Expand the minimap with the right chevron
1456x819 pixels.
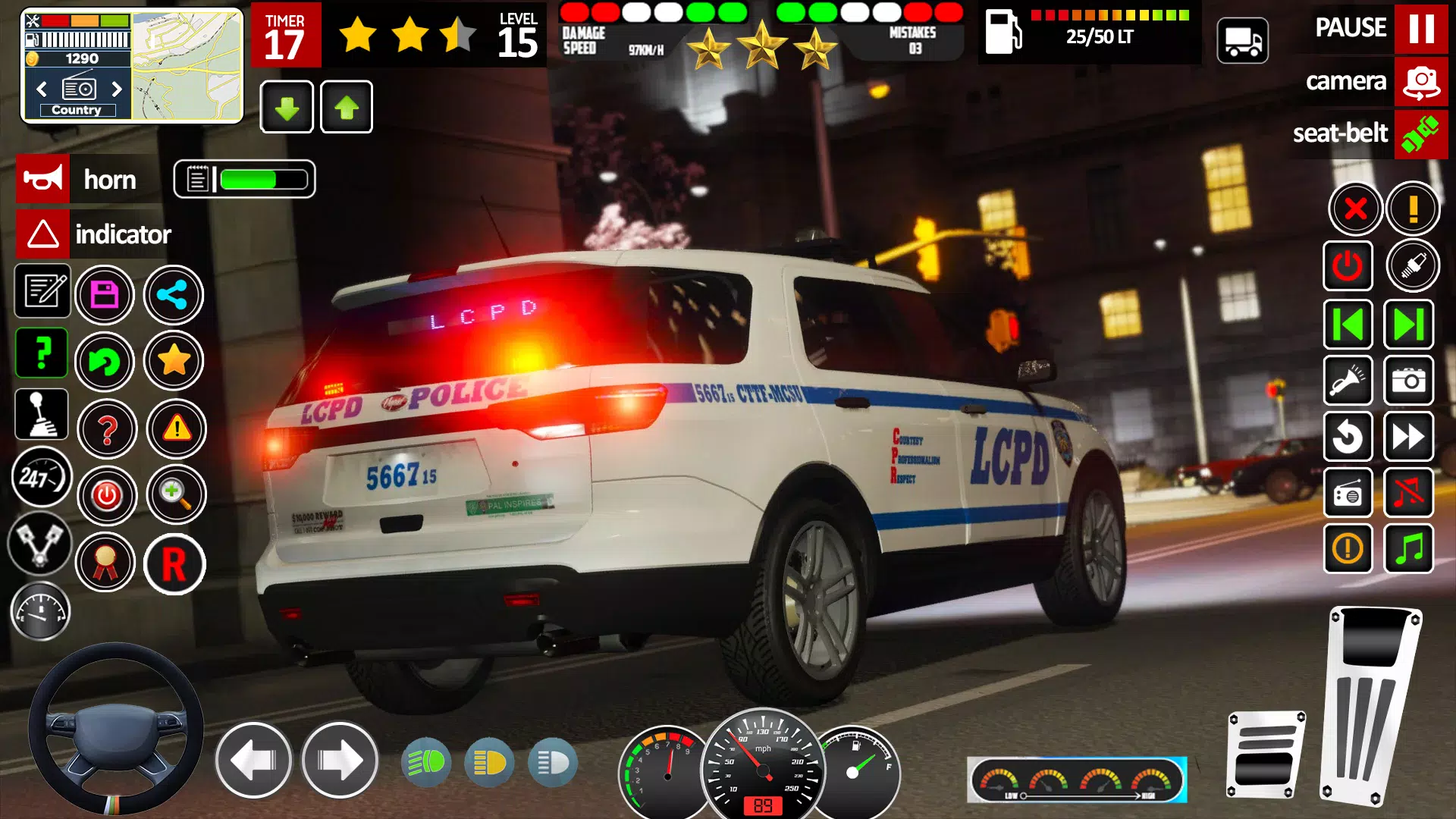coord(118,89)
